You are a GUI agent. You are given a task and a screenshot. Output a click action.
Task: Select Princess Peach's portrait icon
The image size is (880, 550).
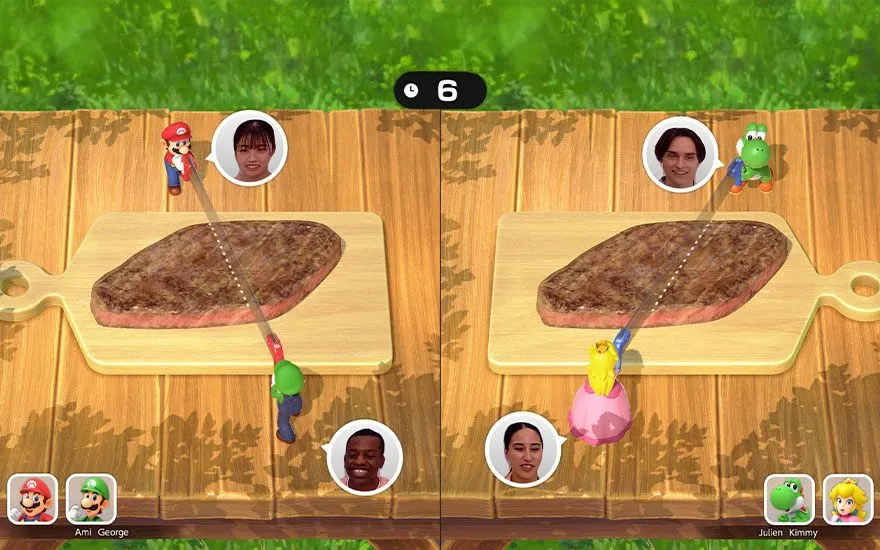coord(848,499)
